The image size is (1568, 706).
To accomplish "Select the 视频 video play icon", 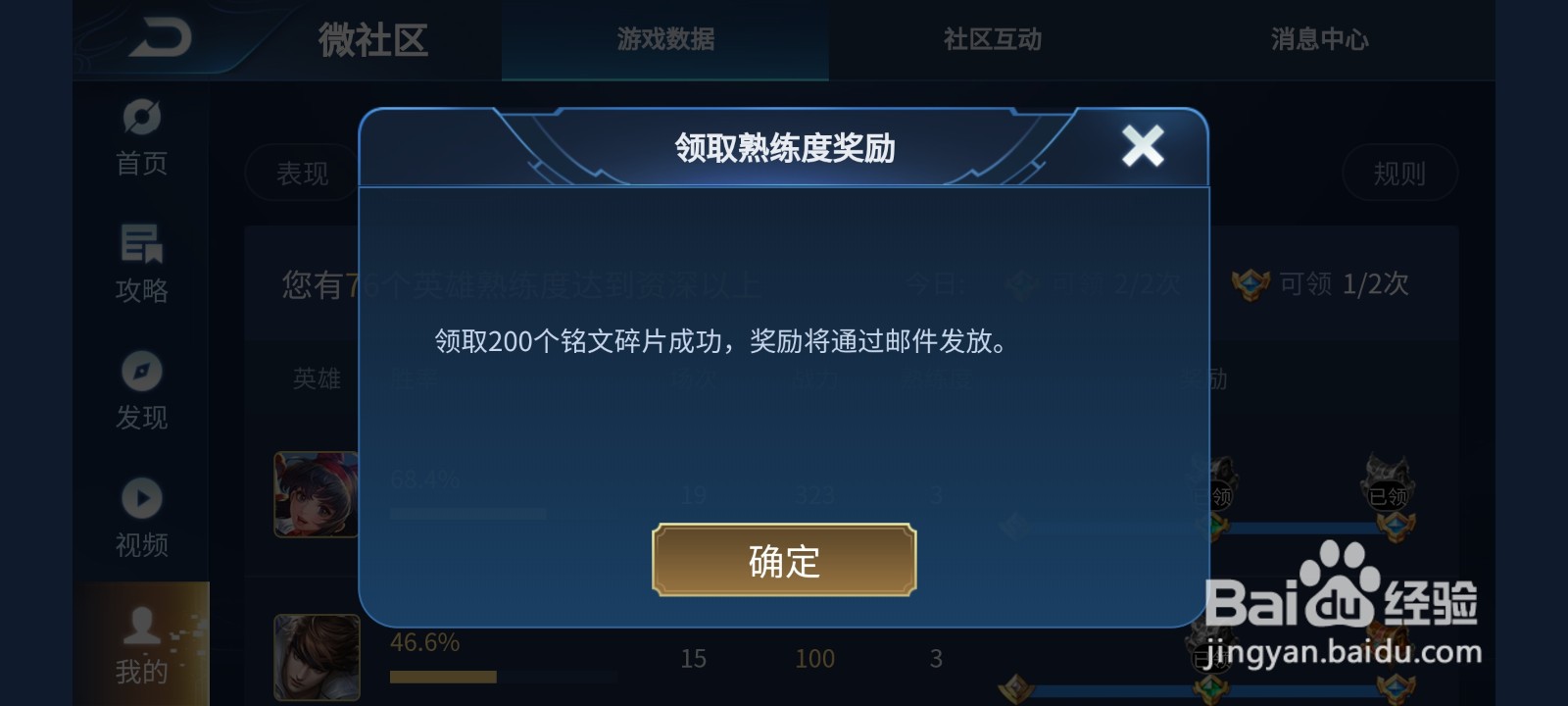I will click(140, 498).
